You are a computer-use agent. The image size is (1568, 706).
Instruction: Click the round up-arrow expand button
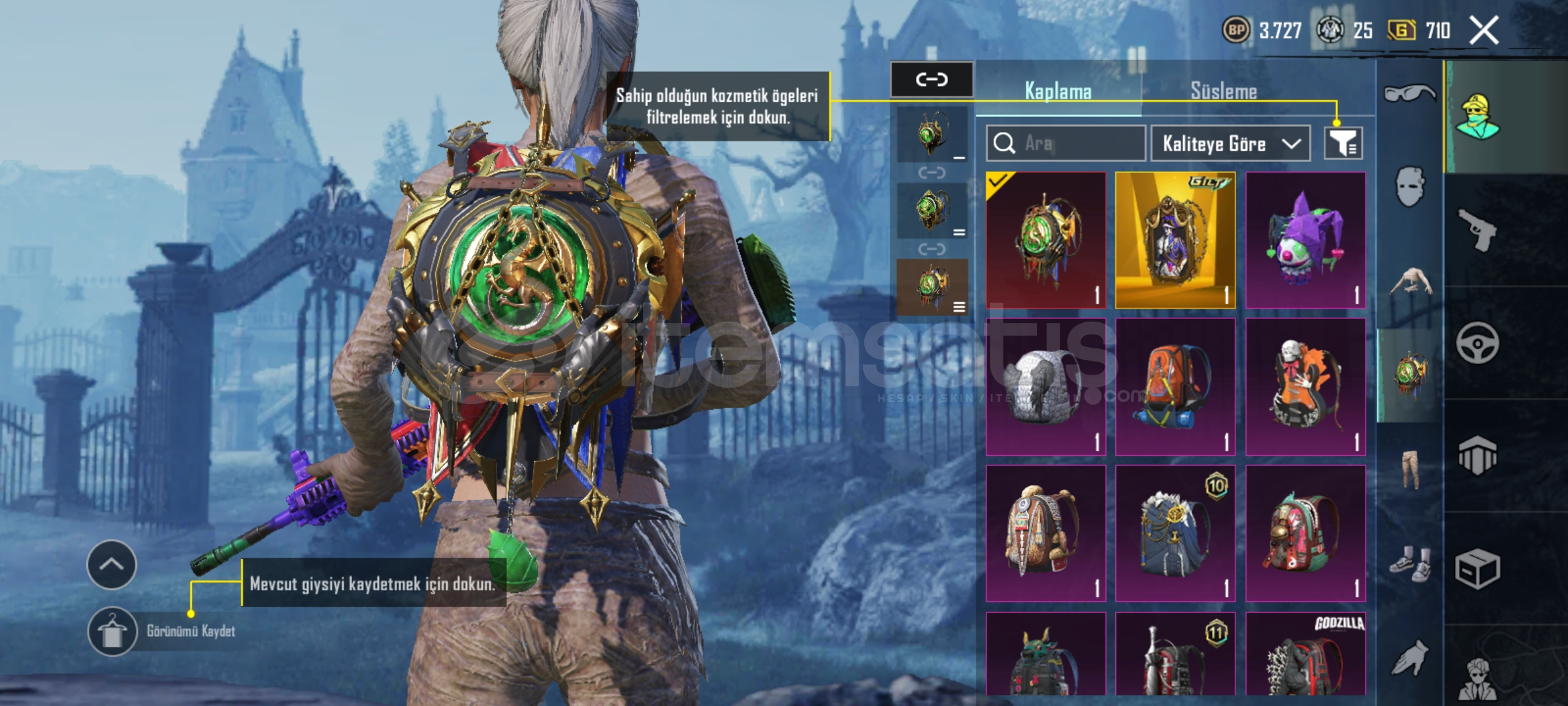coord(112,565)
